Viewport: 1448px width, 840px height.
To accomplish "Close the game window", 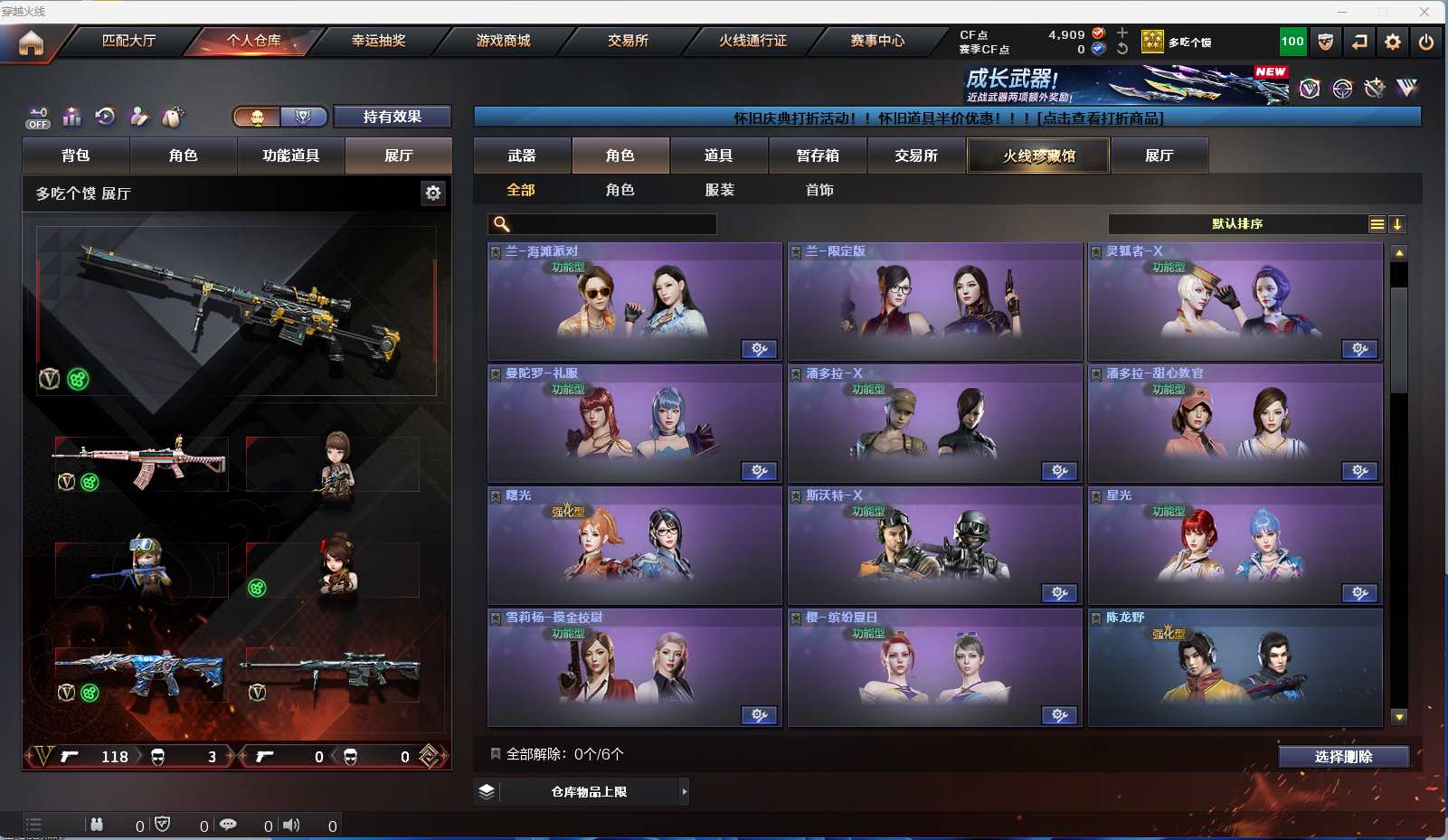I will point(1424,12).
